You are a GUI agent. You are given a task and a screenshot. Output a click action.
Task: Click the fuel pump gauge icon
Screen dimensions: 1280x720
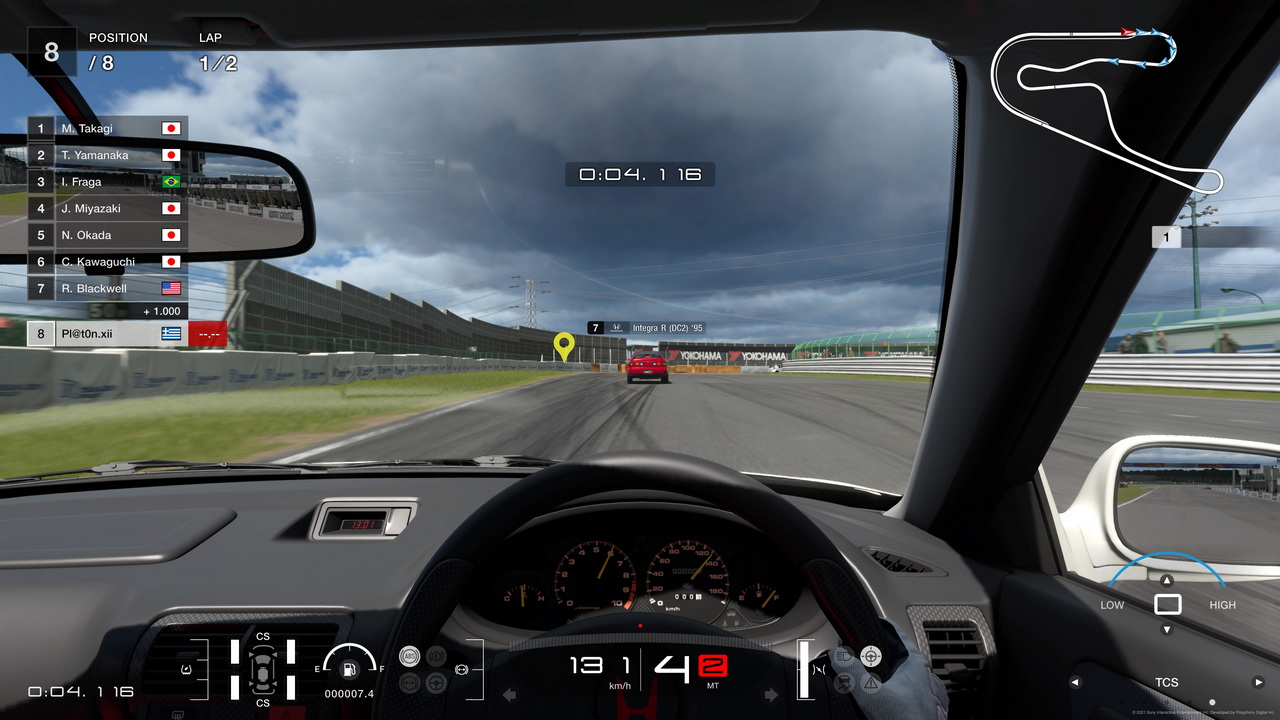349,669
